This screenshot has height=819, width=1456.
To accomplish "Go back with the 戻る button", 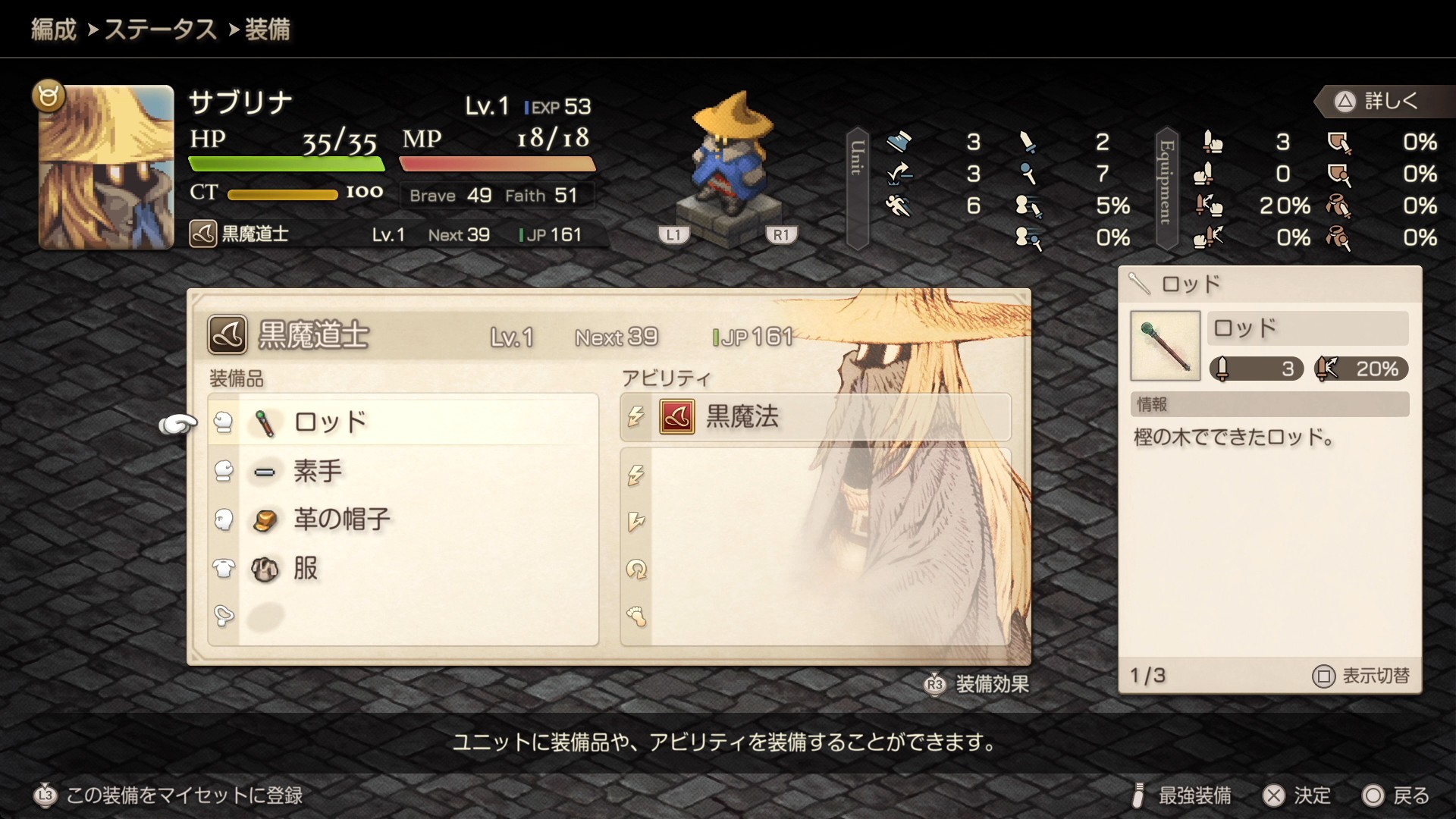I will (x=1396, y=795).
